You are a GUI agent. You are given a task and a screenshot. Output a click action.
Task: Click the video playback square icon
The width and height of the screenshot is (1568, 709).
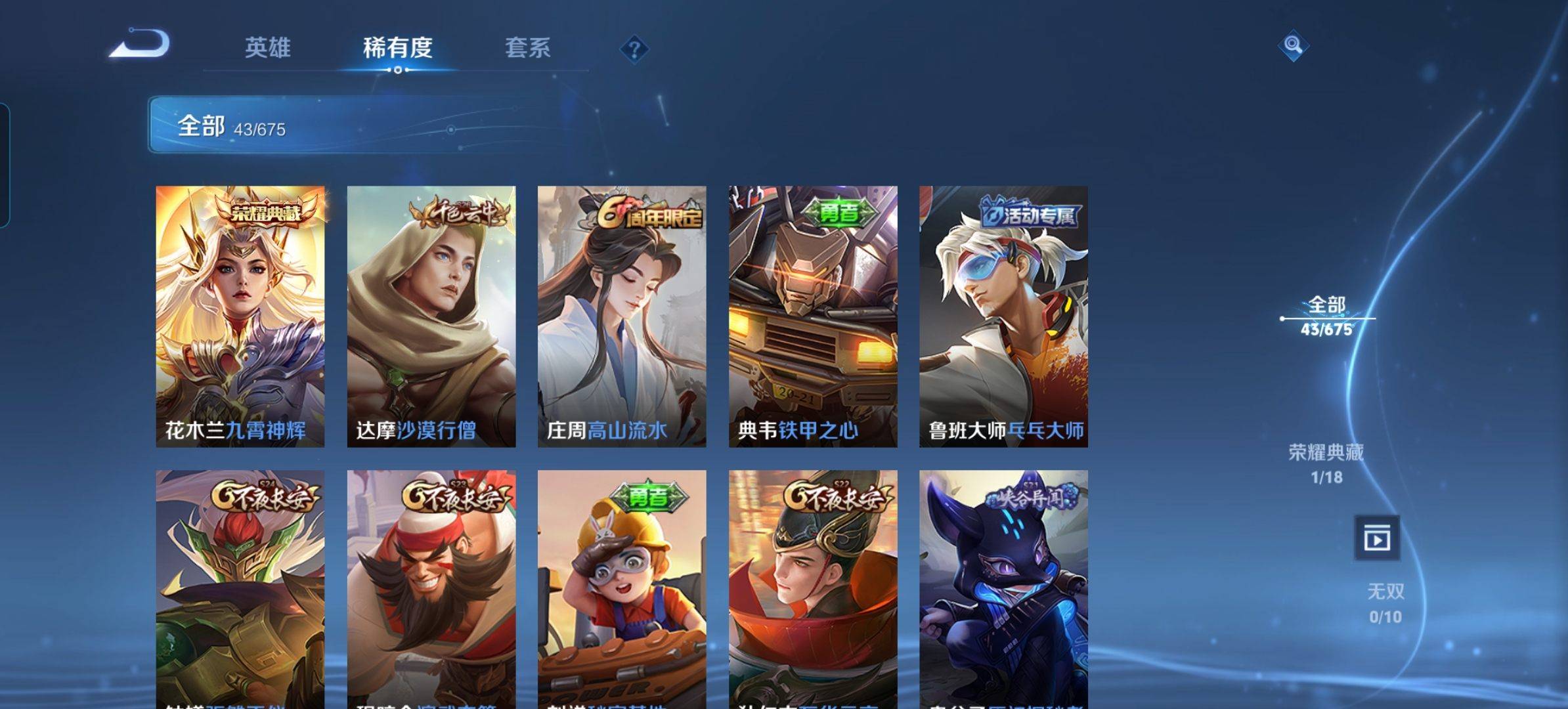(1376, 539)
